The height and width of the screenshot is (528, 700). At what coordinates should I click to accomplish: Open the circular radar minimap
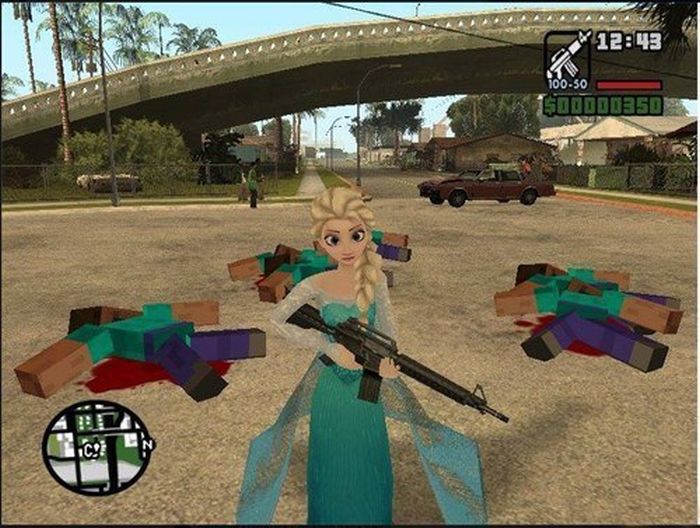tap(98, 447)
